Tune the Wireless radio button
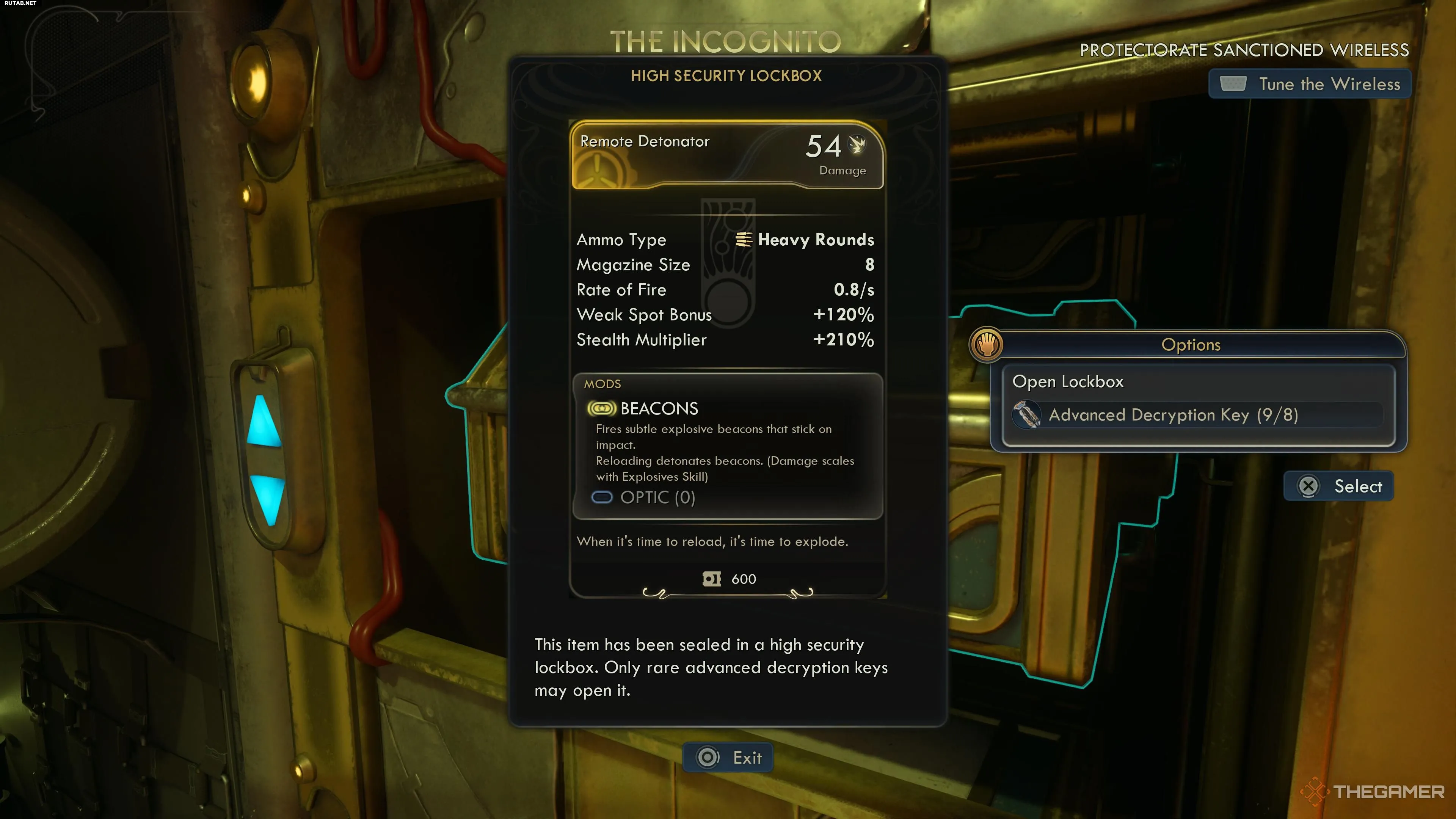The width and height of the screenshot is (1456, 819). click(x=1310, y=84)
